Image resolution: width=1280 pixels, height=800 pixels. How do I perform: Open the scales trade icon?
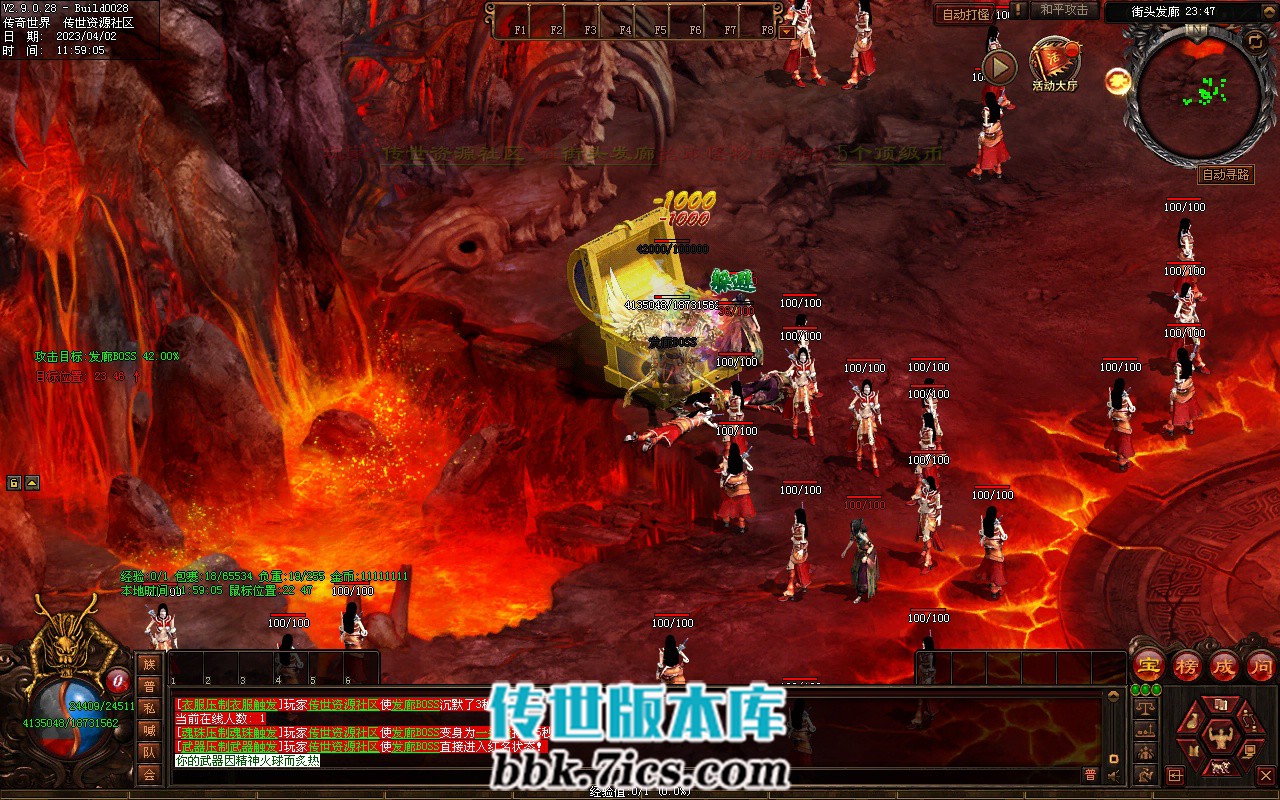click(x=1146, y=708)
